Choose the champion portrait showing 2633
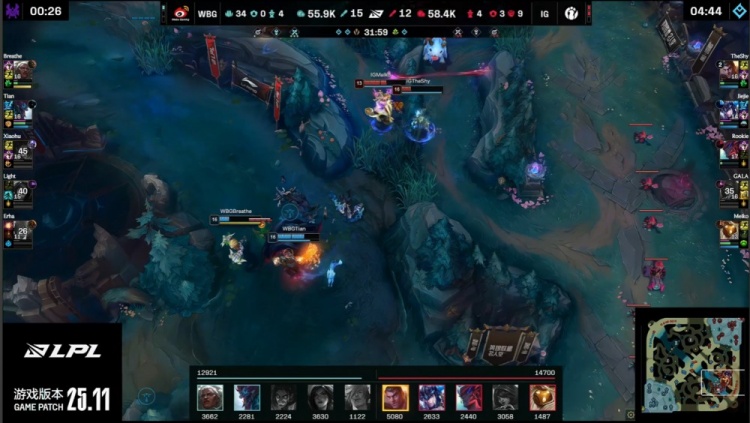750x423 pixels. coord(431,396)
